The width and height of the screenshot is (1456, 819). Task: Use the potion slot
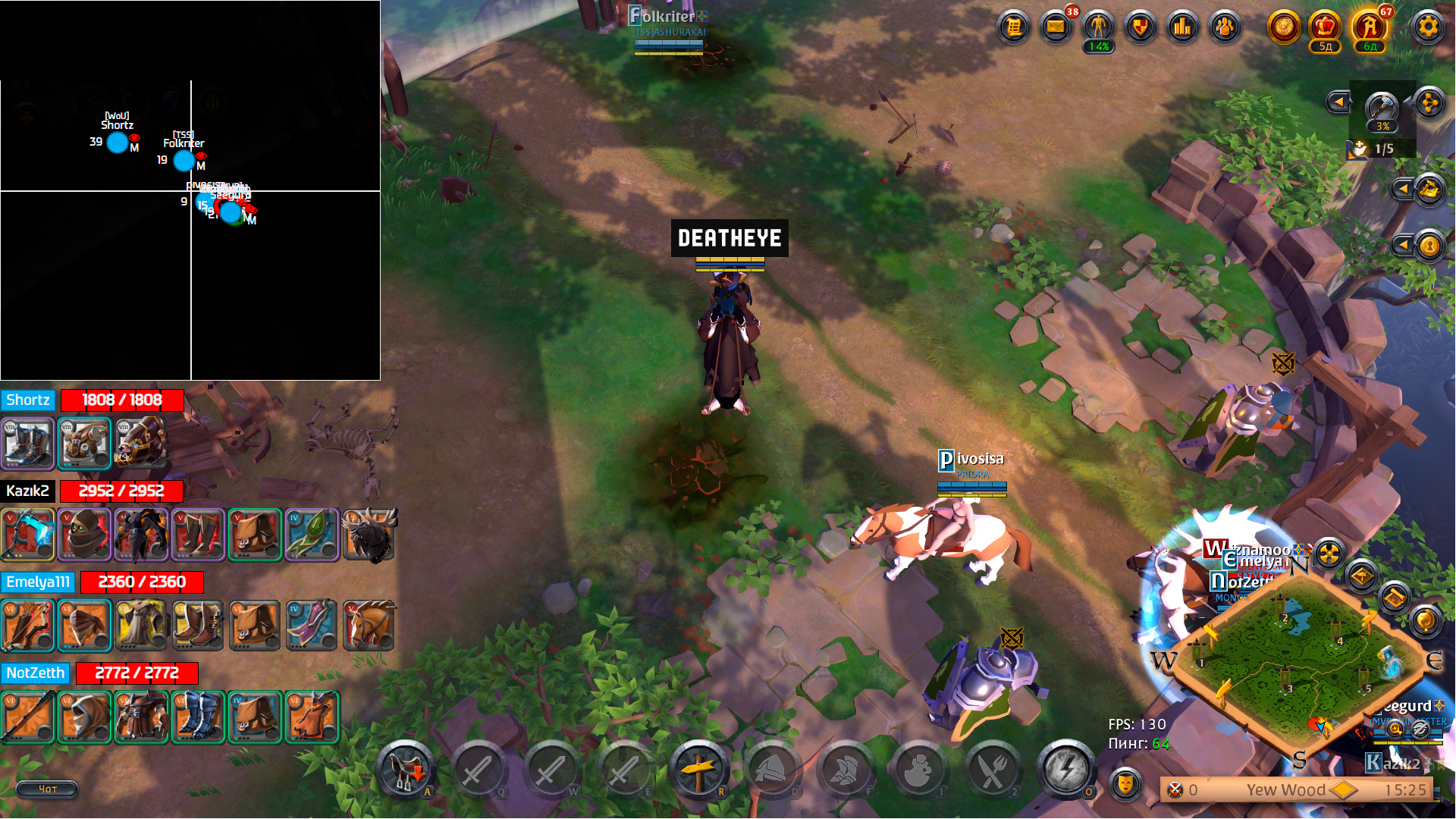click(x=918, y=770)
